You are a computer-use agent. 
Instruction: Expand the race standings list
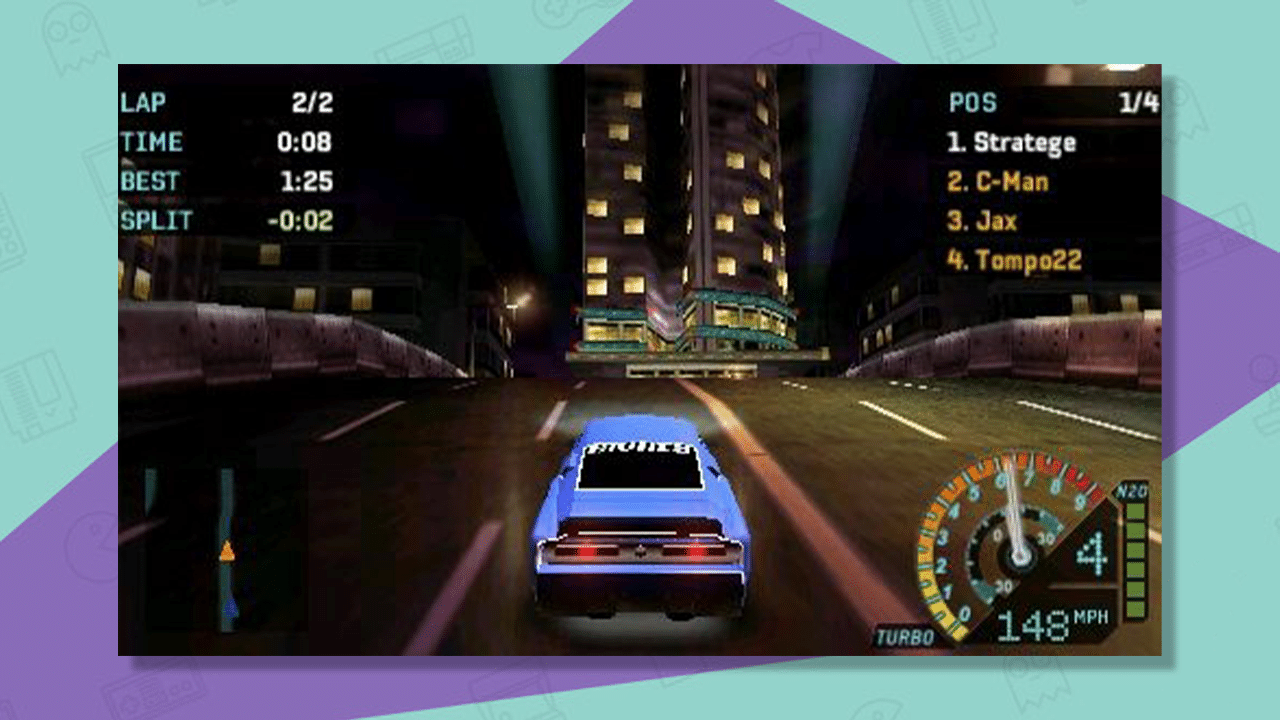click(1010, 200)
